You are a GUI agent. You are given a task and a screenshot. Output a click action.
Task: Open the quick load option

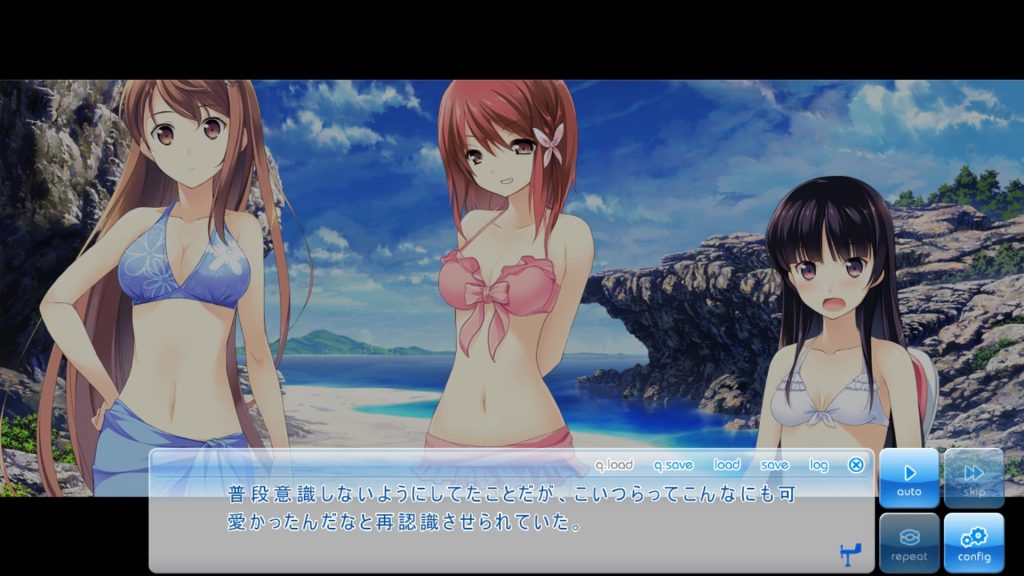(614, 465)
